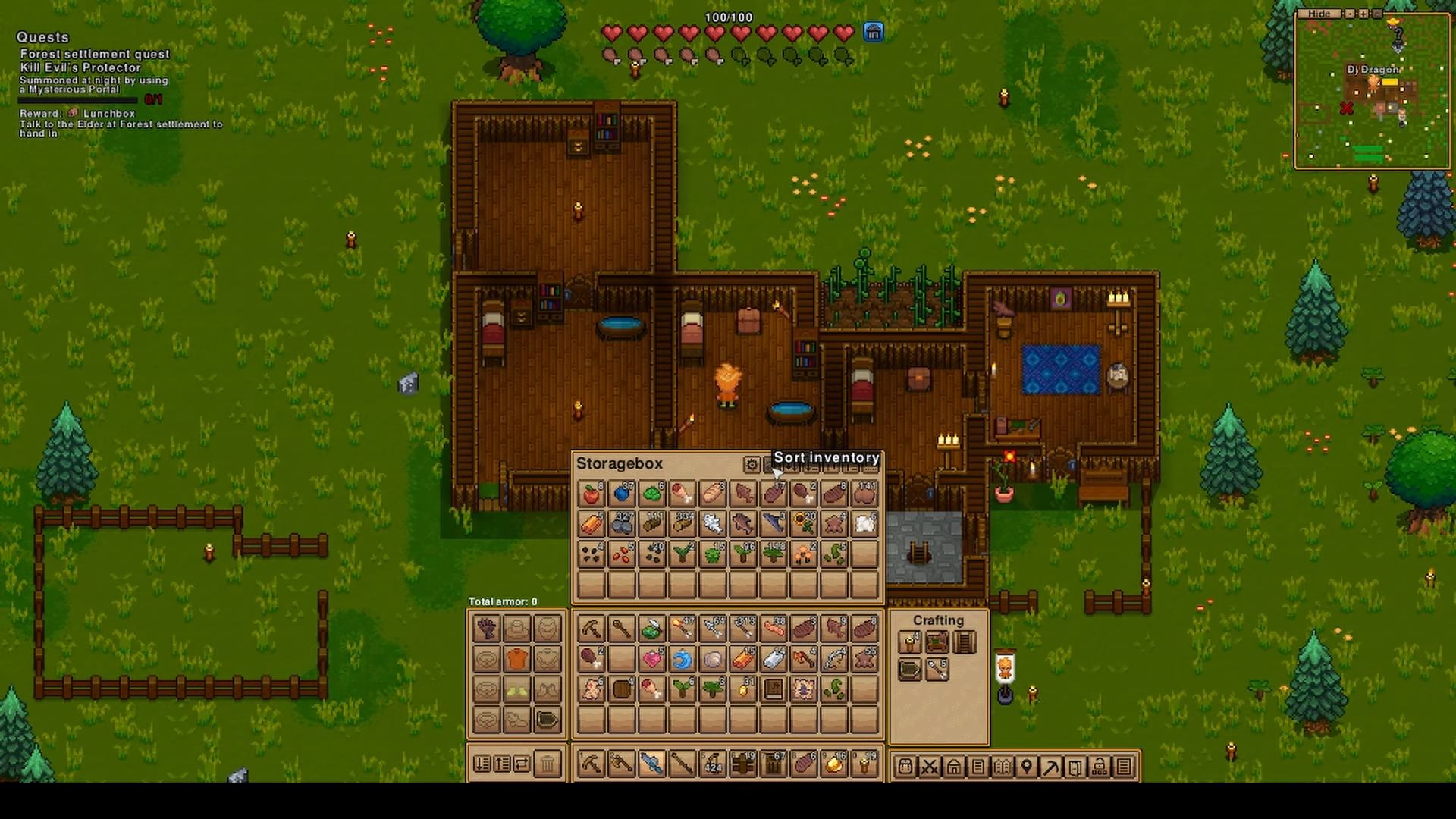Viewport: 1456px width, 819px height.
Task: Pick up the blueberry stack in storage
Action: (x=622, y=494)
